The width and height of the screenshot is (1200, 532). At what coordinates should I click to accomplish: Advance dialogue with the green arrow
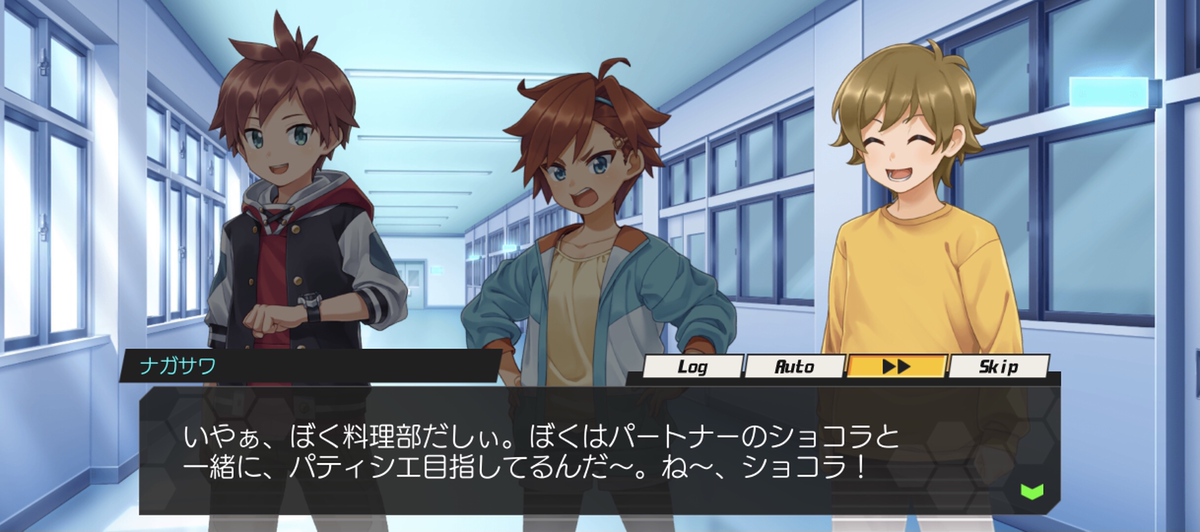[1032, 491]
